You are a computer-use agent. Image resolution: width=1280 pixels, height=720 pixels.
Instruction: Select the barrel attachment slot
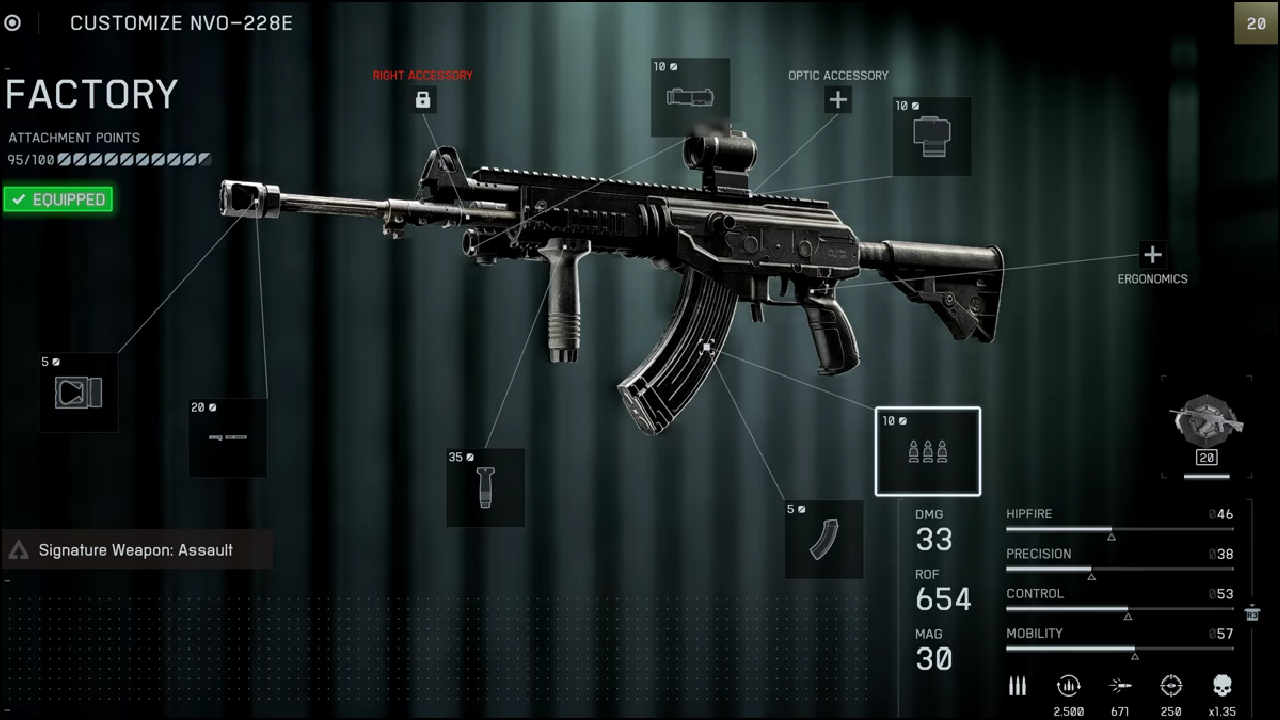click(x=228, y=437)
